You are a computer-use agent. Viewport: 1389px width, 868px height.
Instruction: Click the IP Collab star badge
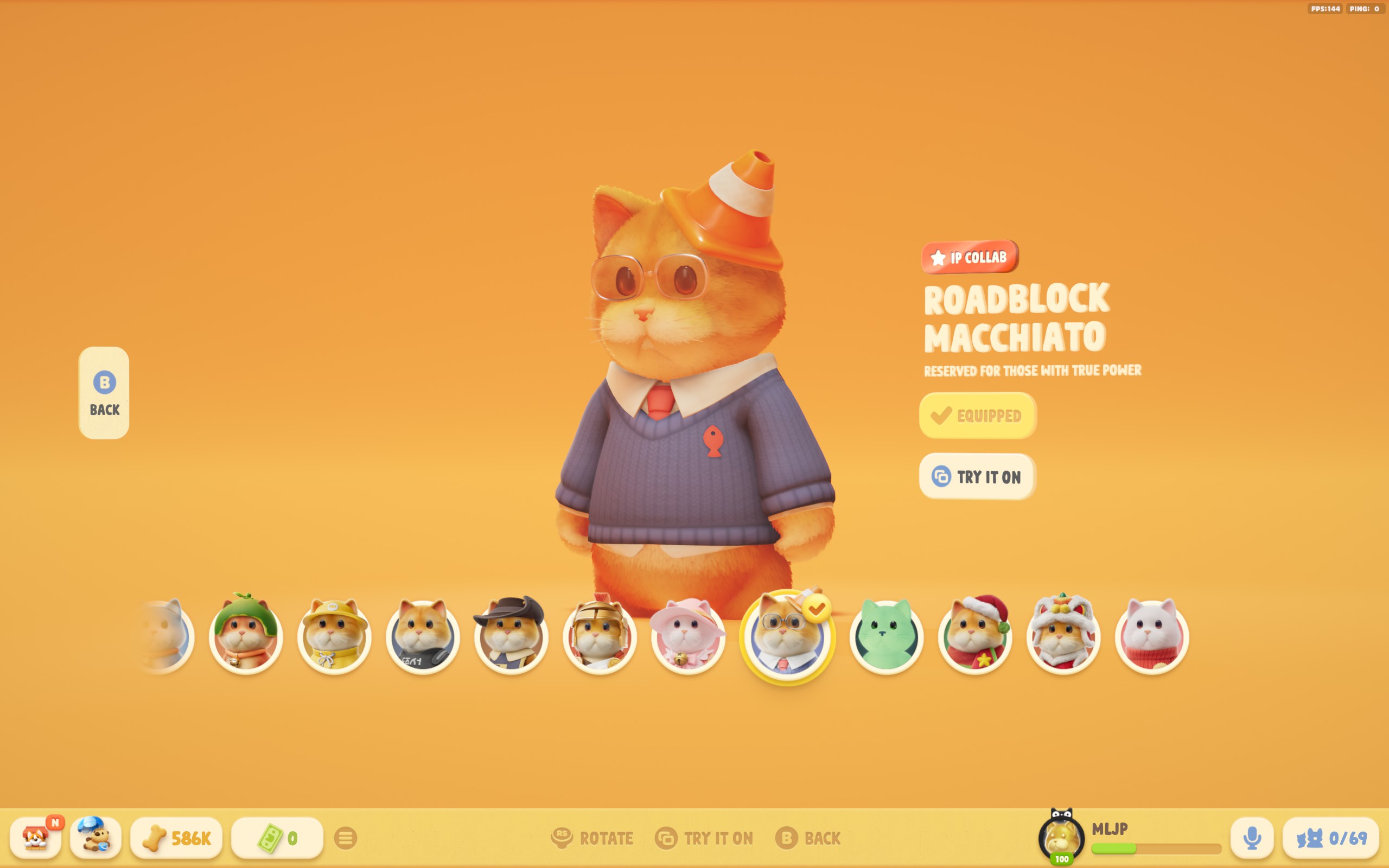pyautogui.click(x=968, y=257)
